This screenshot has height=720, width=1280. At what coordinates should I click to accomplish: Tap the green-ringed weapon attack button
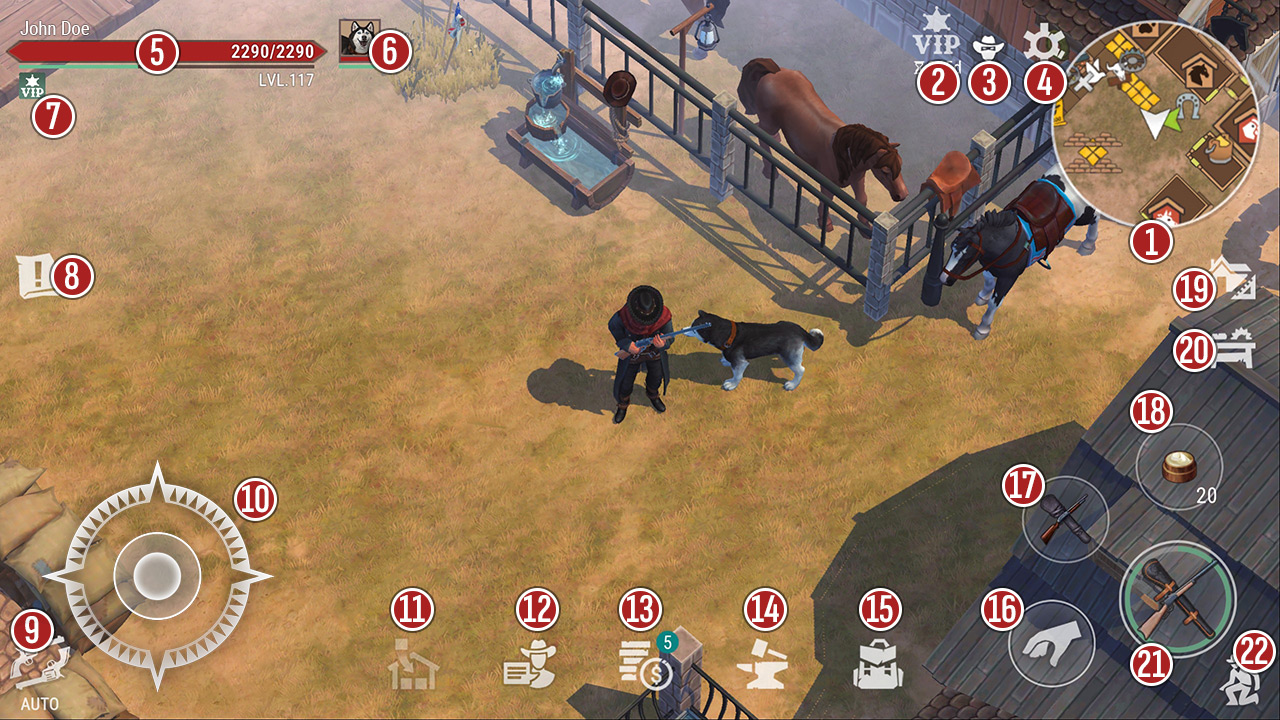tap(1178, 598)
